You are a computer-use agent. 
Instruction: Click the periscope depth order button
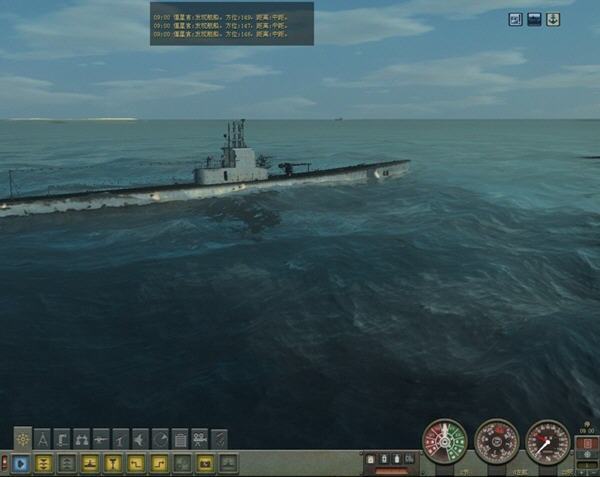113,463
